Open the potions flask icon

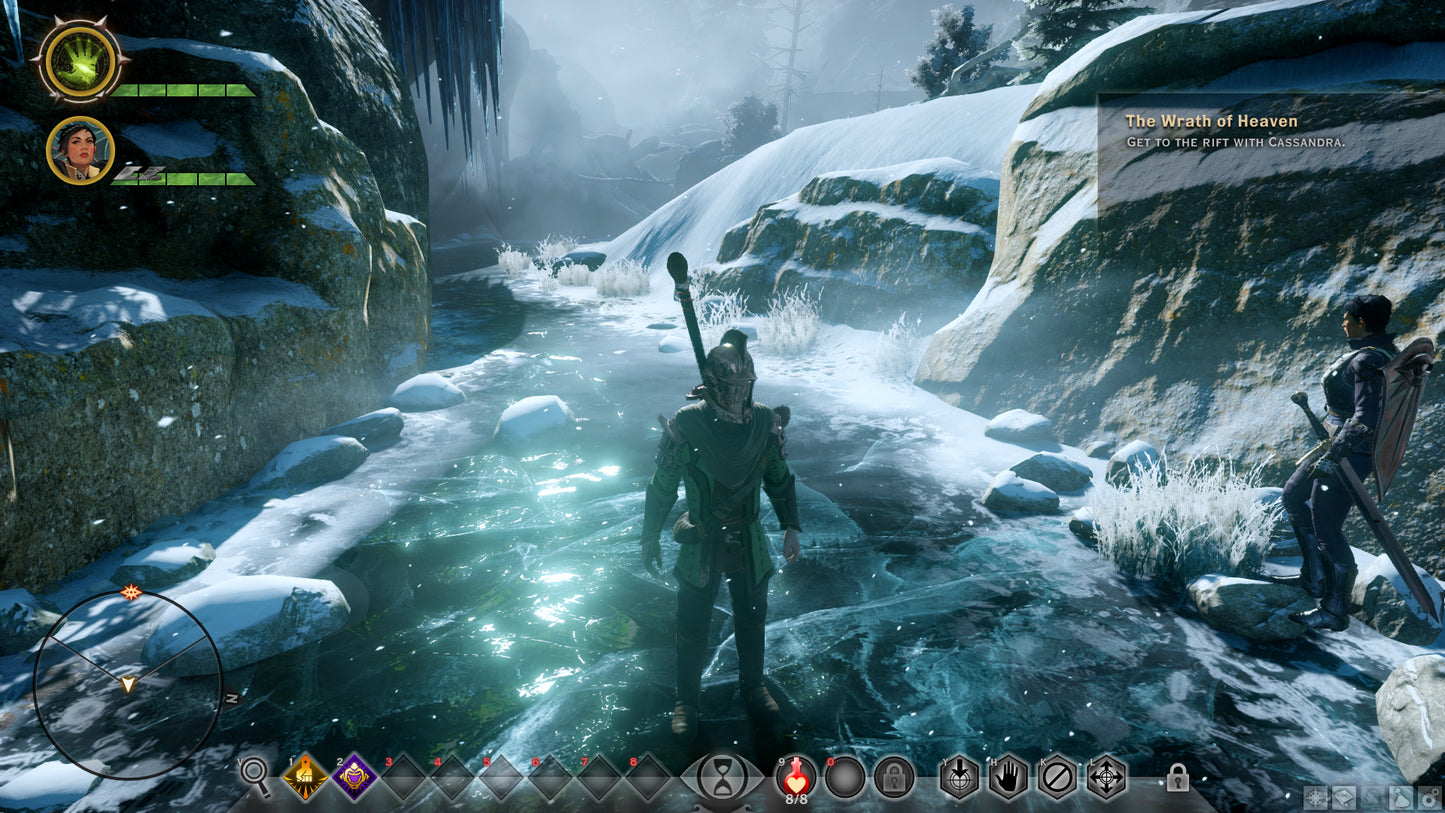click(1399, 797)
